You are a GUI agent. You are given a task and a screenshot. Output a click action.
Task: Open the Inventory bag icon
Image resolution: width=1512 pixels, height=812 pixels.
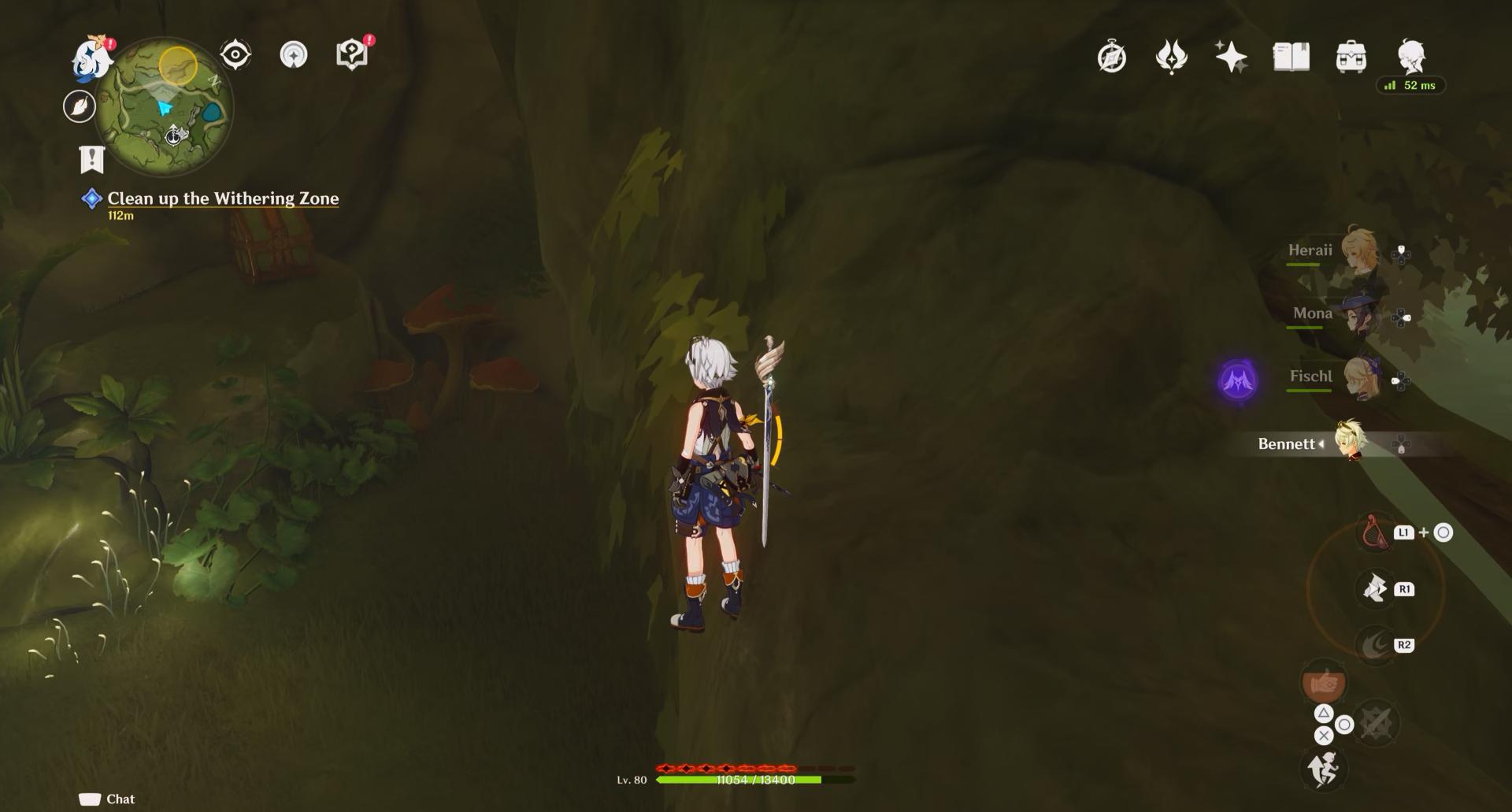(x=1350, y=57)
